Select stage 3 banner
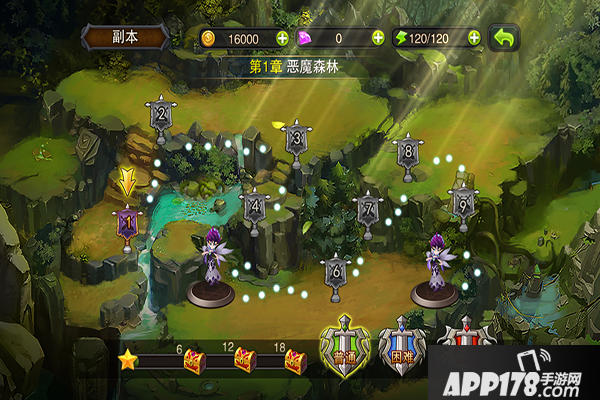600x400 pixels. [296, 139]
